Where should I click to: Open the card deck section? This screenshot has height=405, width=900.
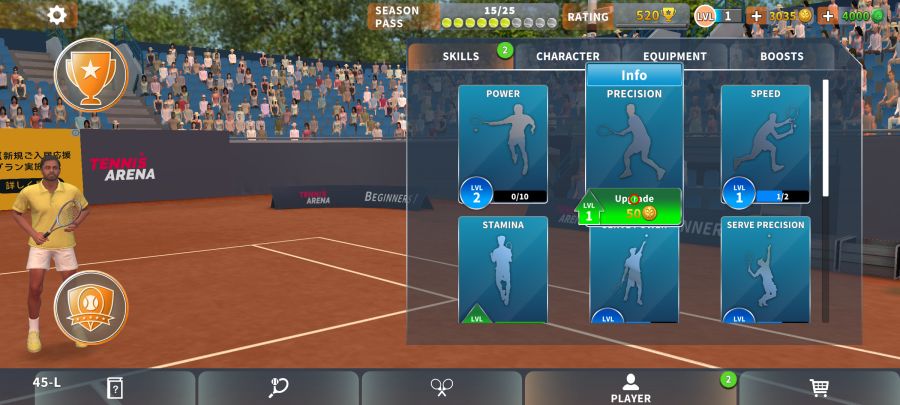pos(115,388)
